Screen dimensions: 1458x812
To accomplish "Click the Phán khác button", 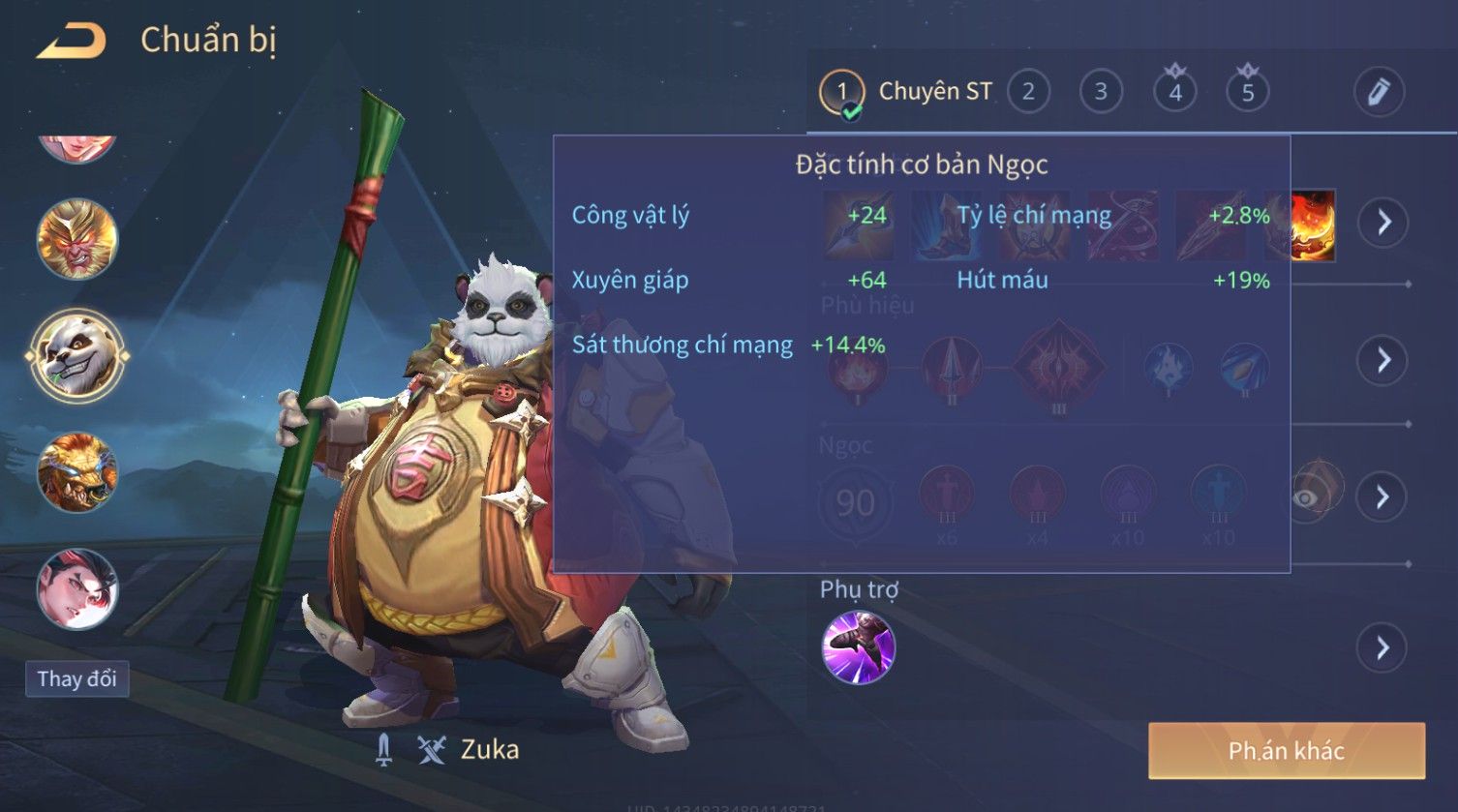I will (1287, 751).
